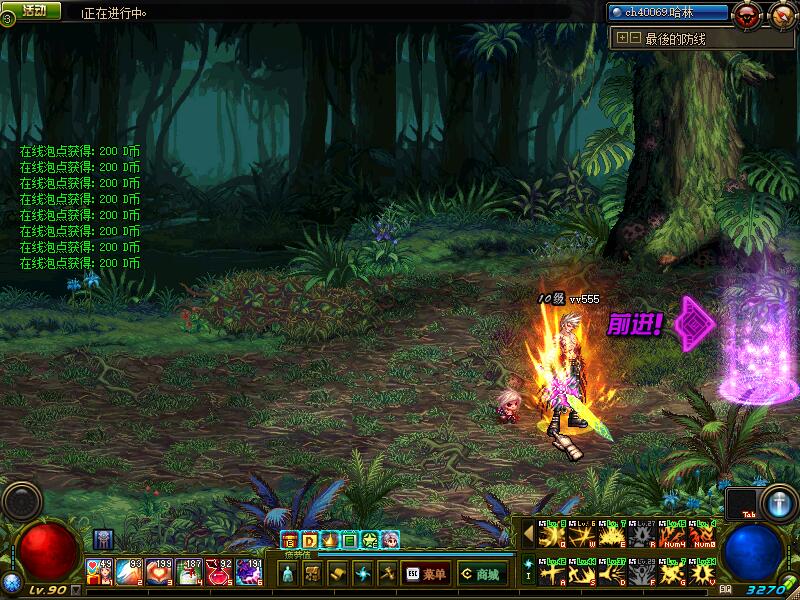The height and width of the screenshot is (600, 800).
Task: Activate the skill bound to G
Action: 671,573
